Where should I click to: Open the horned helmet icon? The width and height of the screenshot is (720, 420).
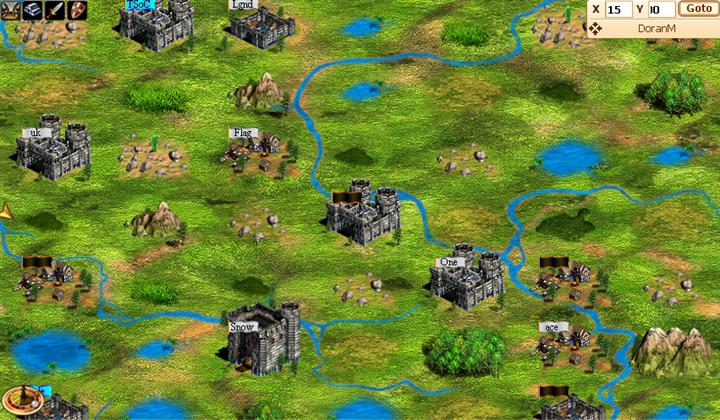[11, 9]
